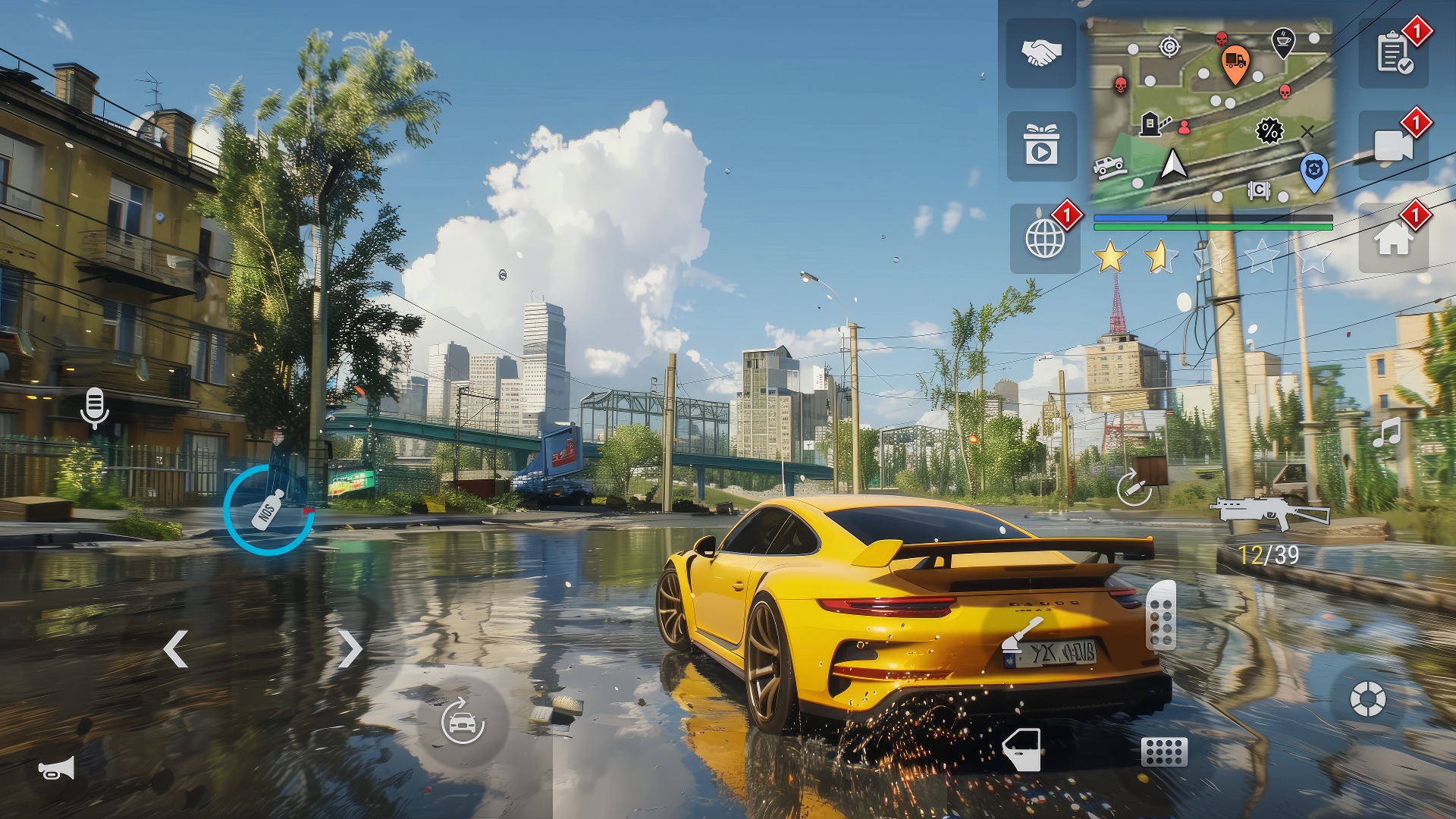This screenshot has height=819, width=1456.
Task: Honk the horn button
Action: click(x=57, y=769)
